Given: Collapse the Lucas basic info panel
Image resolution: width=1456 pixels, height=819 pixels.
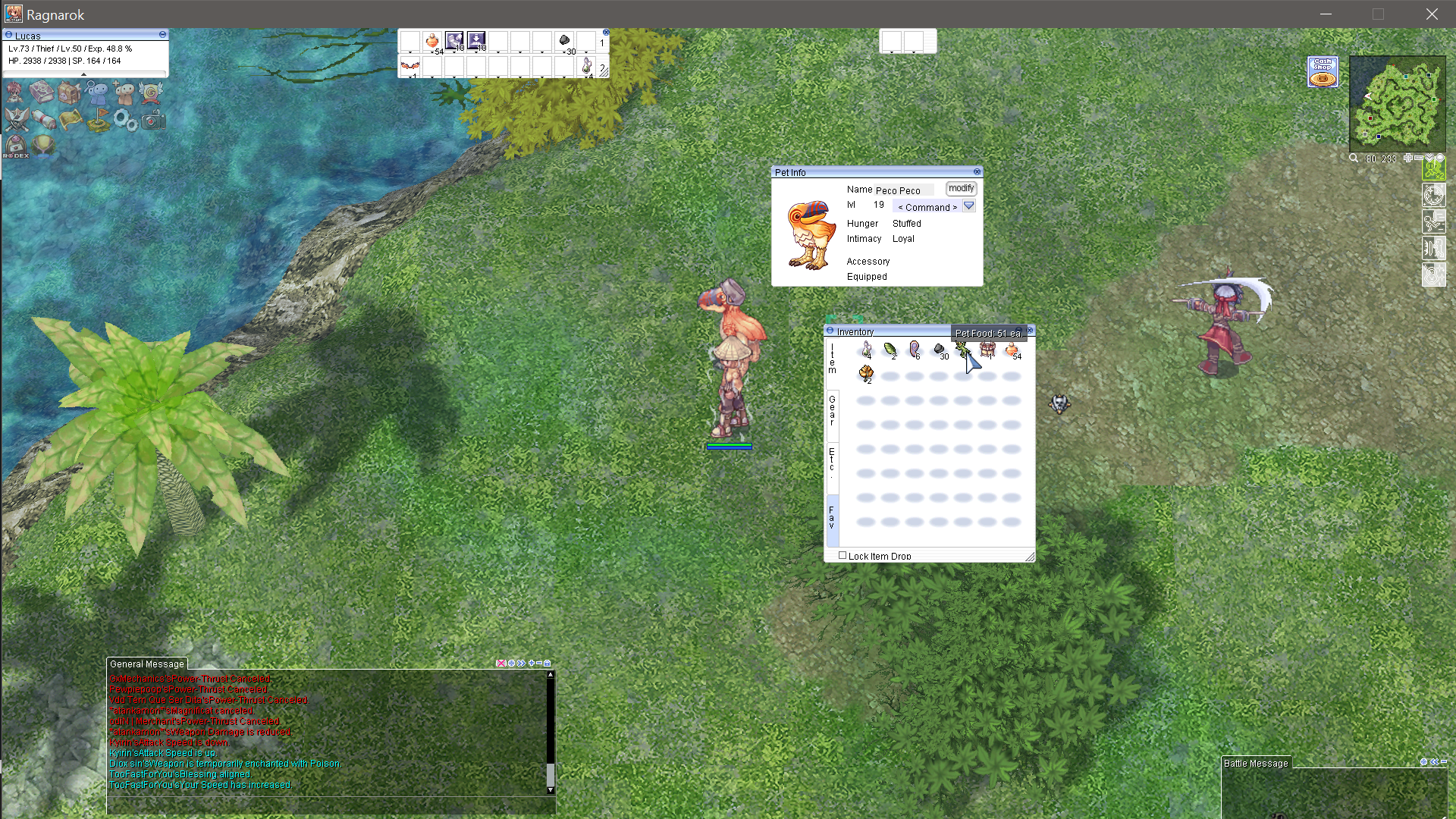Looking at the screenshot, I should (x=162, y=35).
